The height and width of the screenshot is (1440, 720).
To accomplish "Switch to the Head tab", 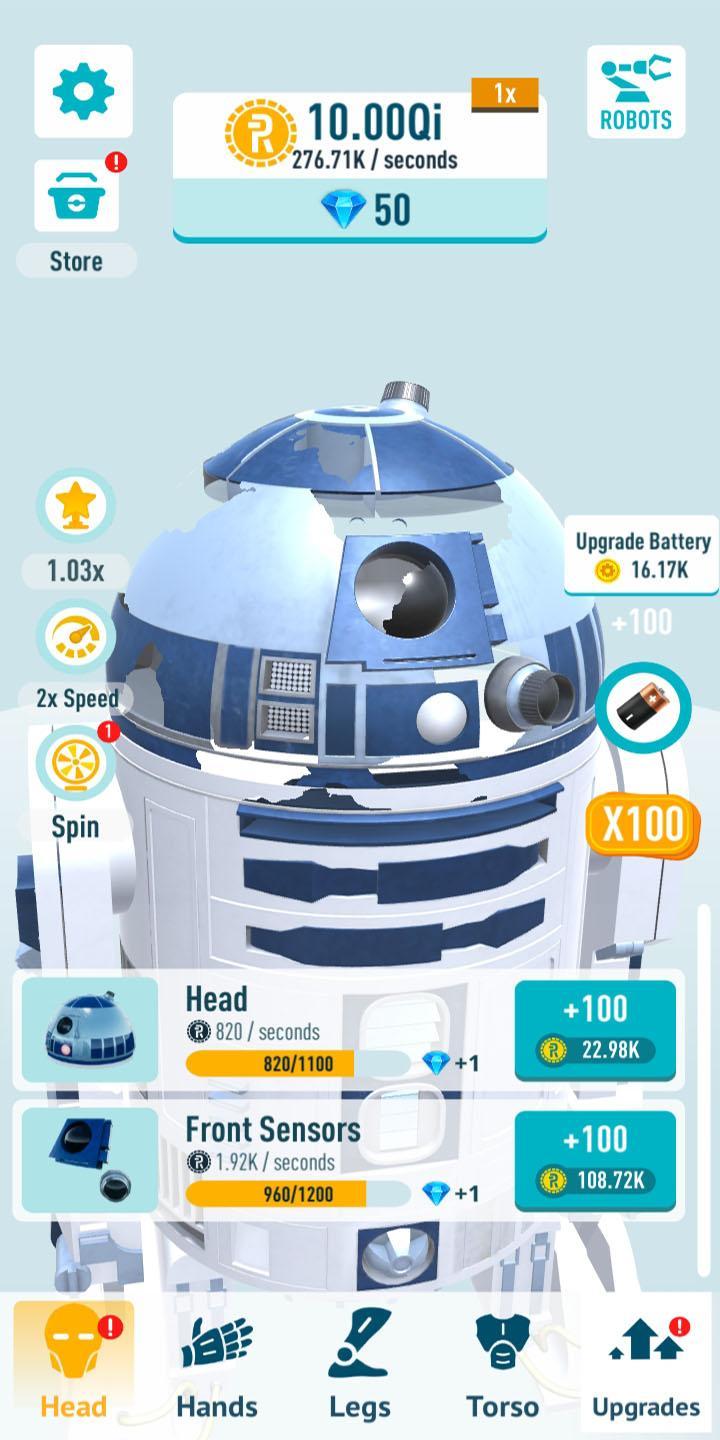I will (73, 1362).
